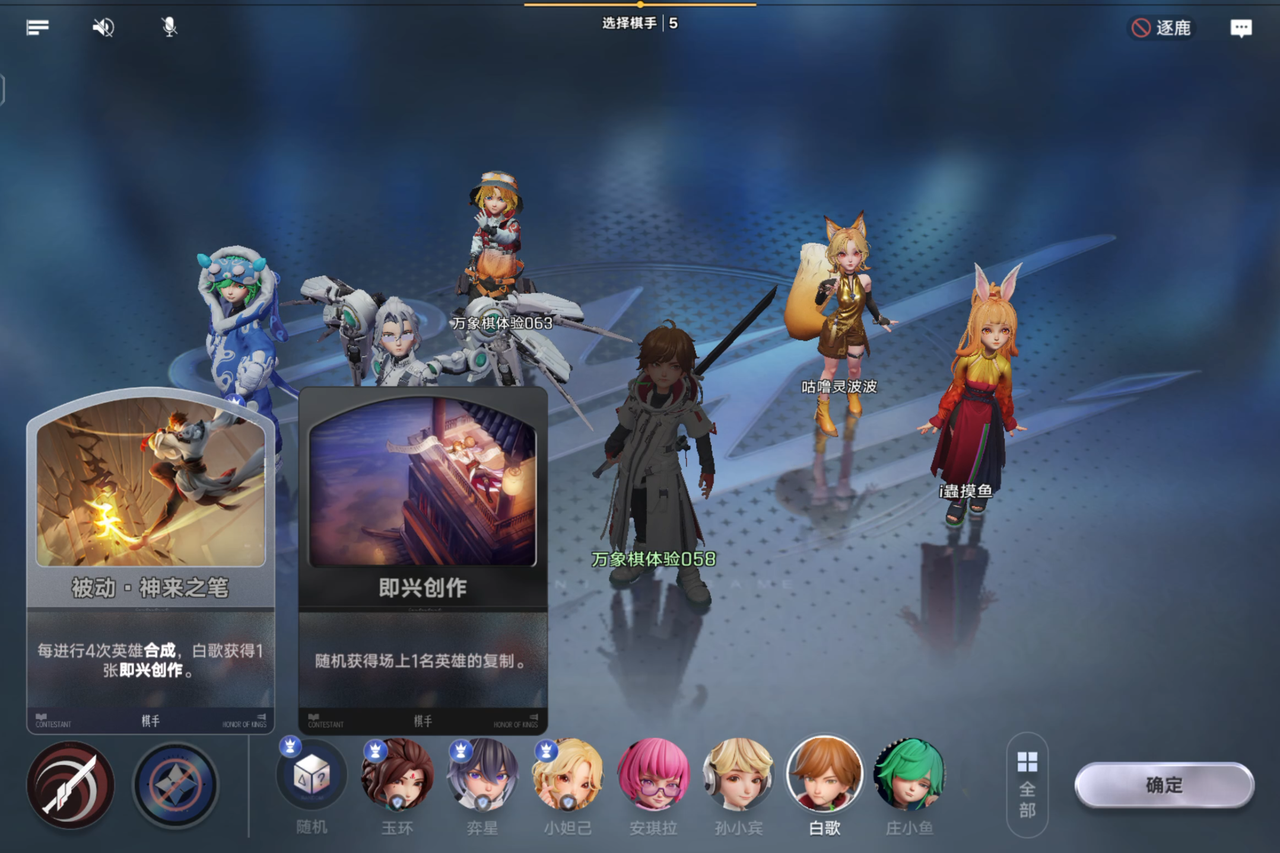Image resolution: width=1280 pixels, height=853 pixels.
Task: Pick the 弈星 contestant portrait
Action: 482,775
